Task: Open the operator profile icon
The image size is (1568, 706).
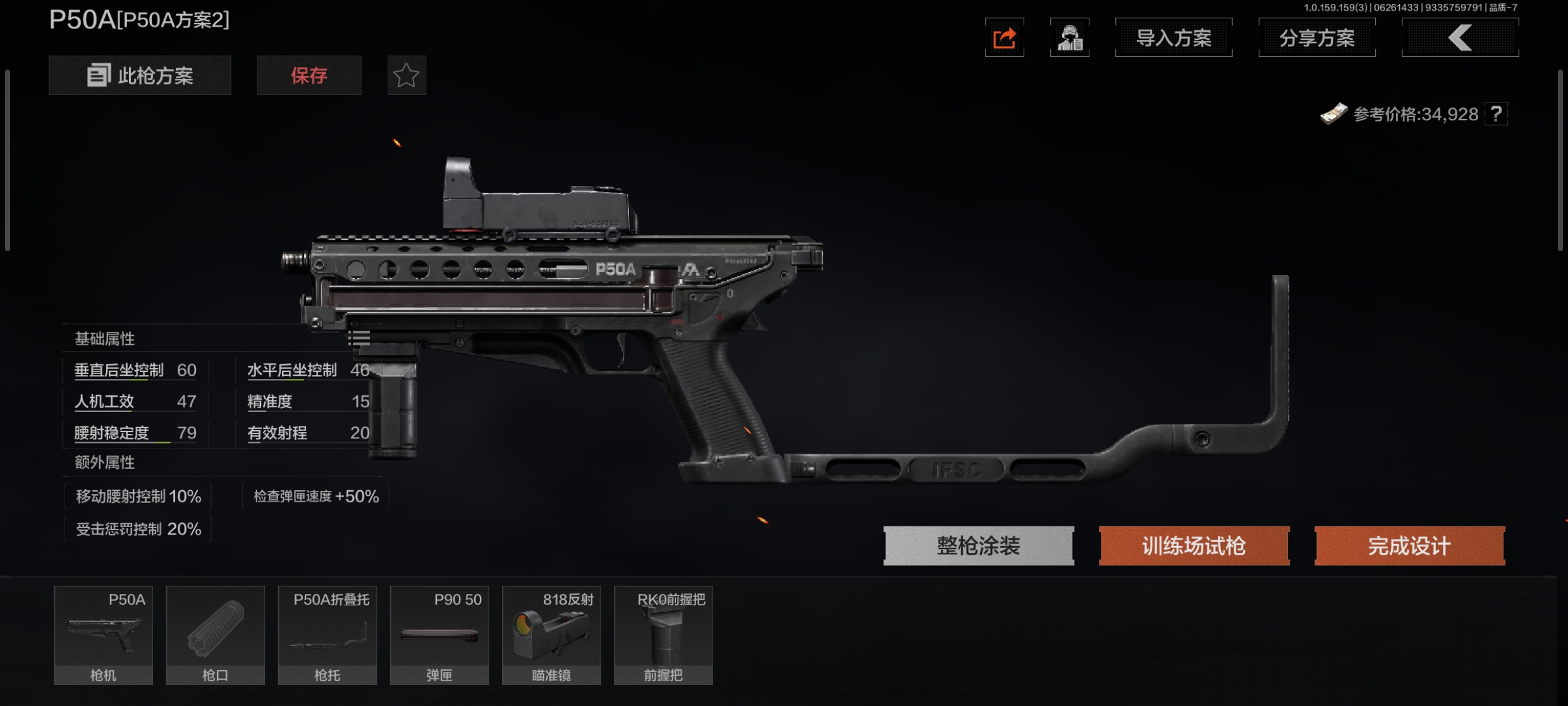Action: (1069, 38)
